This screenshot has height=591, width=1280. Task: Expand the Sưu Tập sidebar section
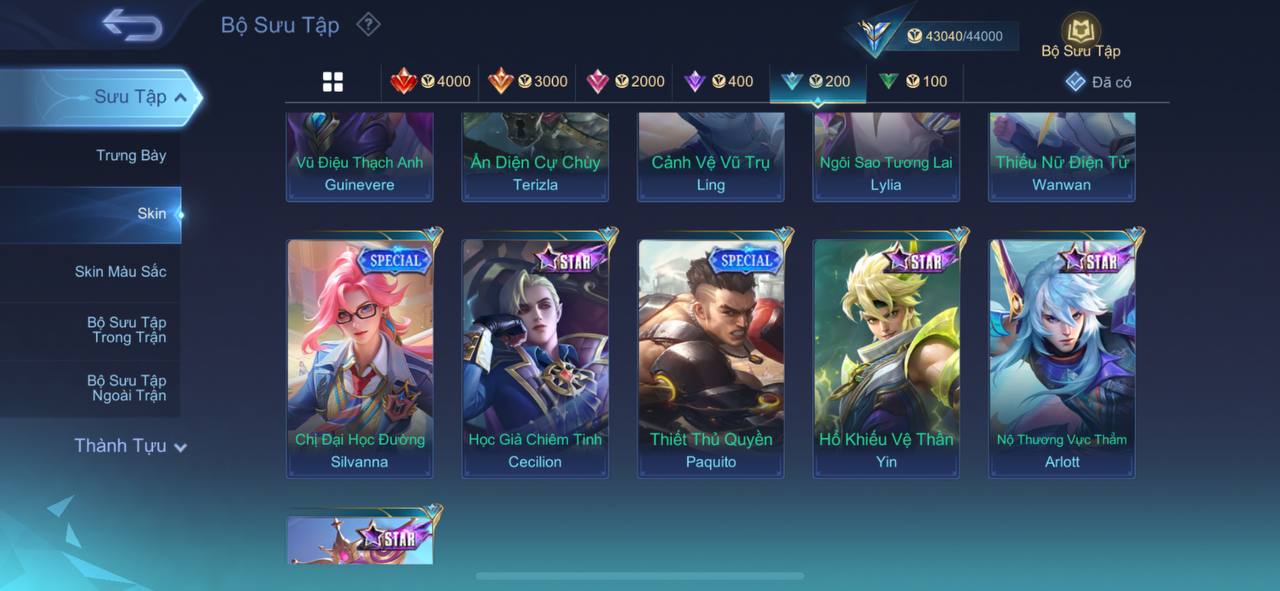click(x=140, y=97)
